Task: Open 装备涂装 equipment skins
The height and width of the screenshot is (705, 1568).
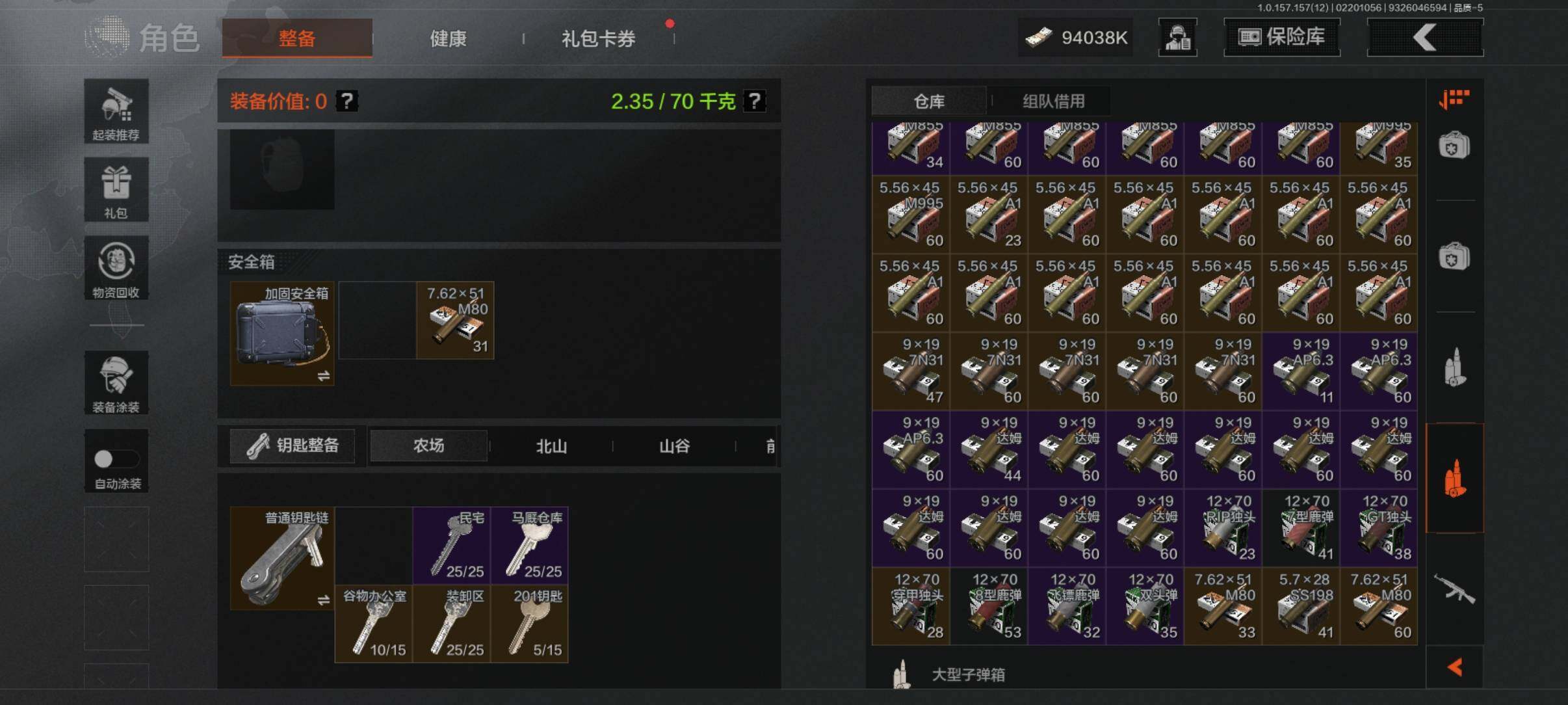Action: [116, 382]
